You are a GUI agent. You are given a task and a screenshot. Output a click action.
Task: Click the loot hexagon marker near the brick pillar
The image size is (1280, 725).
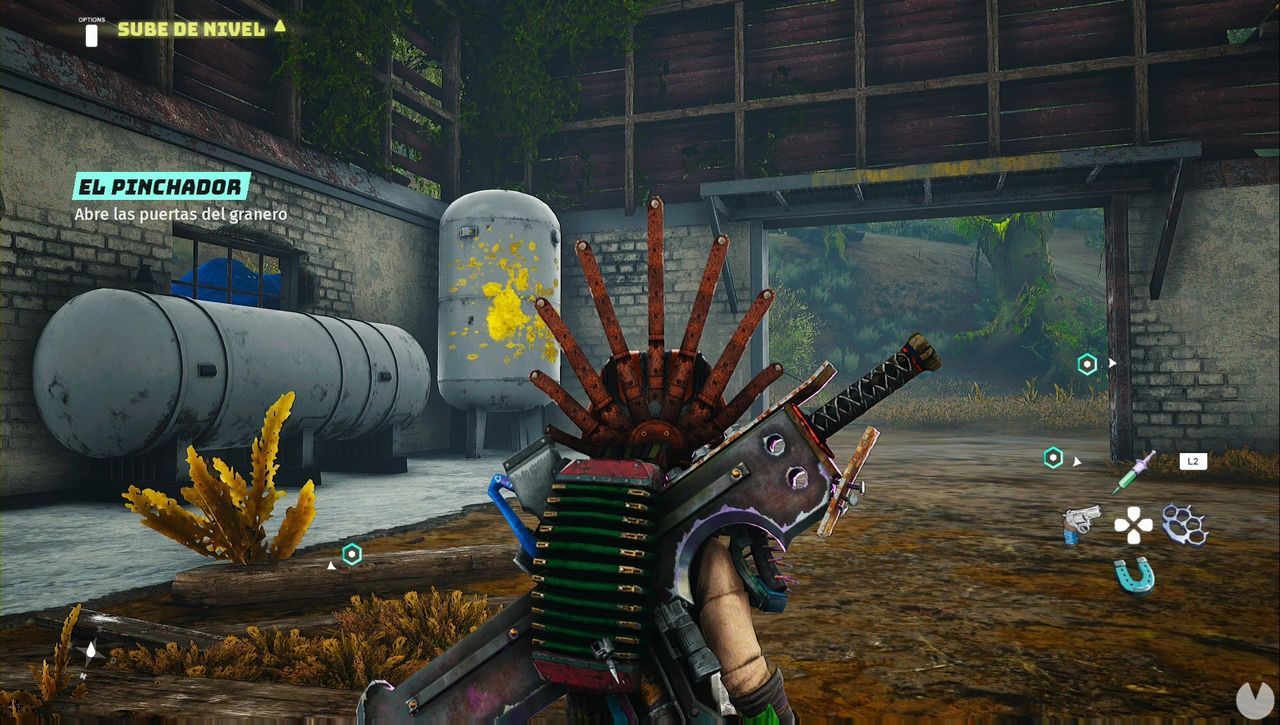1054,456
